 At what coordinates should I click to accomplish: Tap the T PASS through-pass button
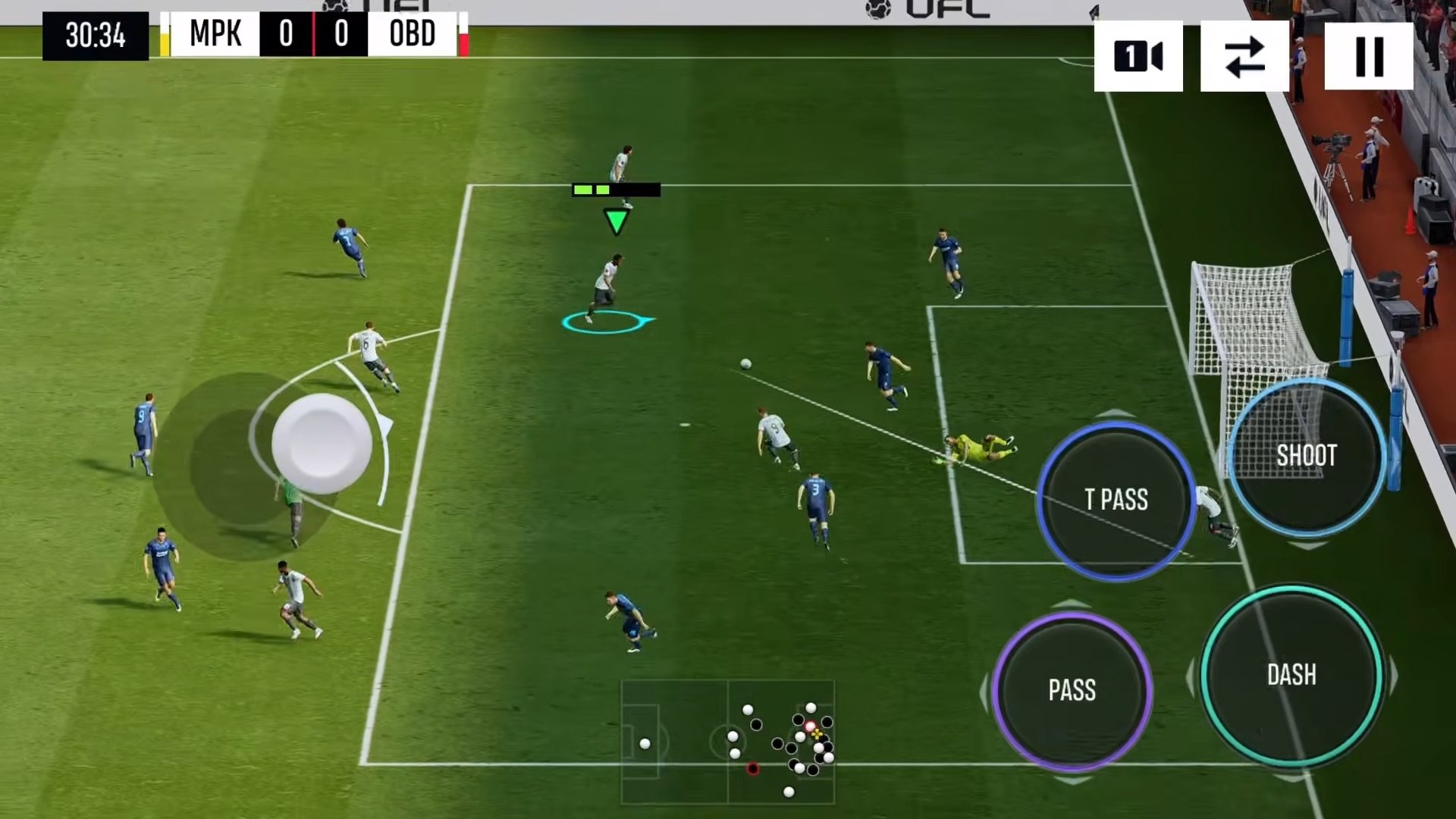coord(1116,500)
